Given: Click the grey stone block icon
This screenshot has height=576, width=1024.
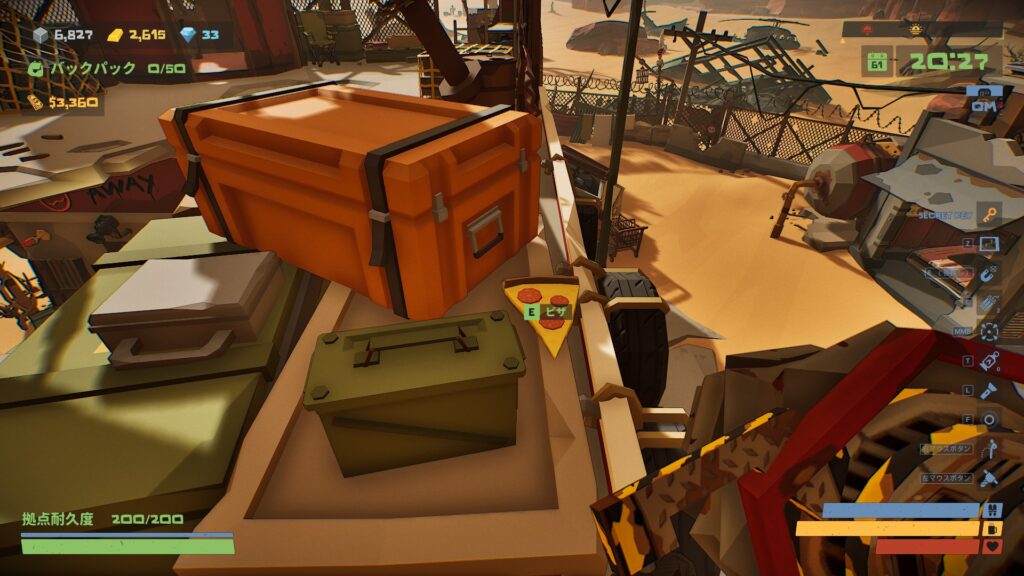Looking at the screenshot, I should tap(41, 36).
